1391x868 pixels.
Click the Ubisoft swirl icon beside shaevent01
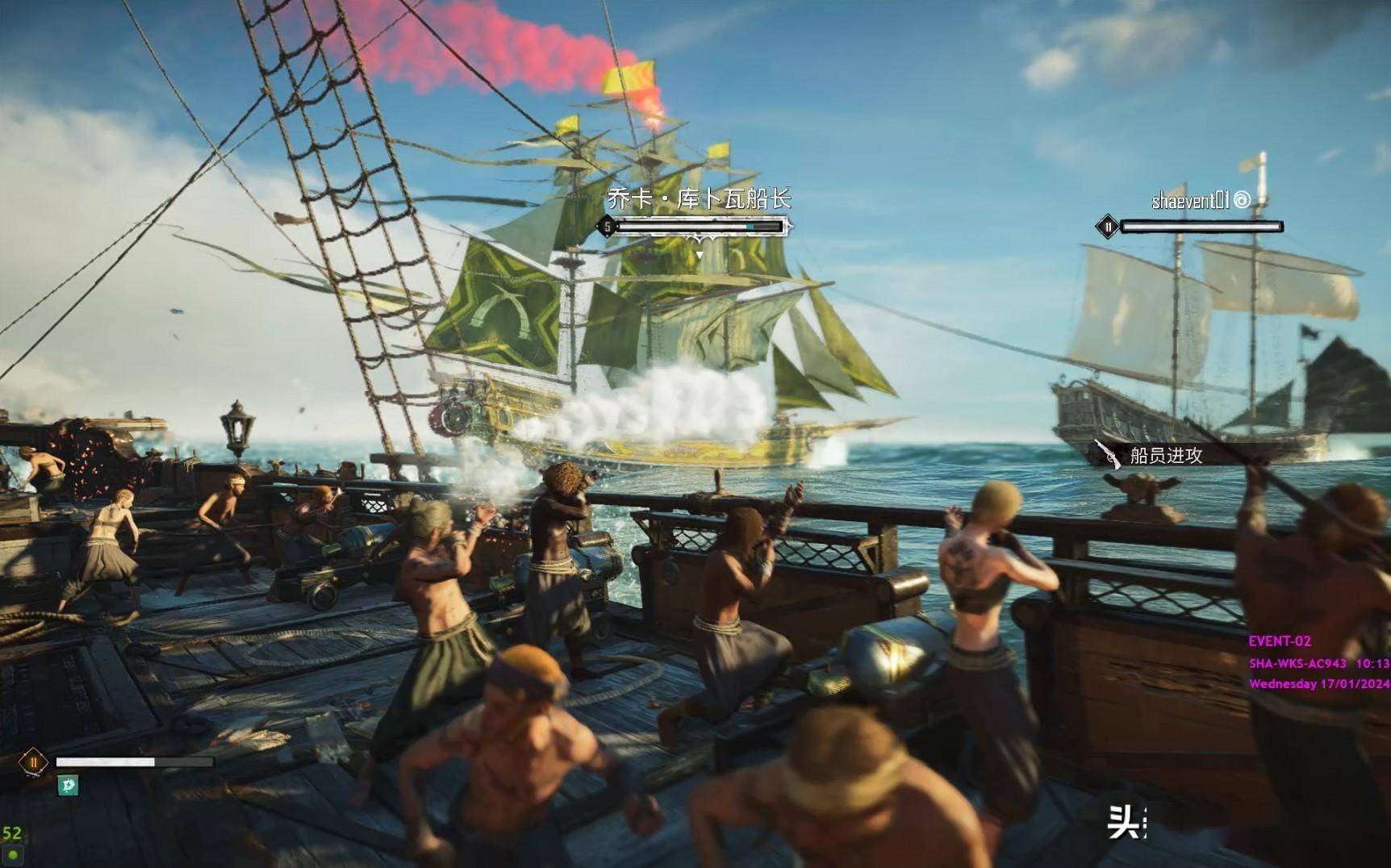[x=1243, y=199]
